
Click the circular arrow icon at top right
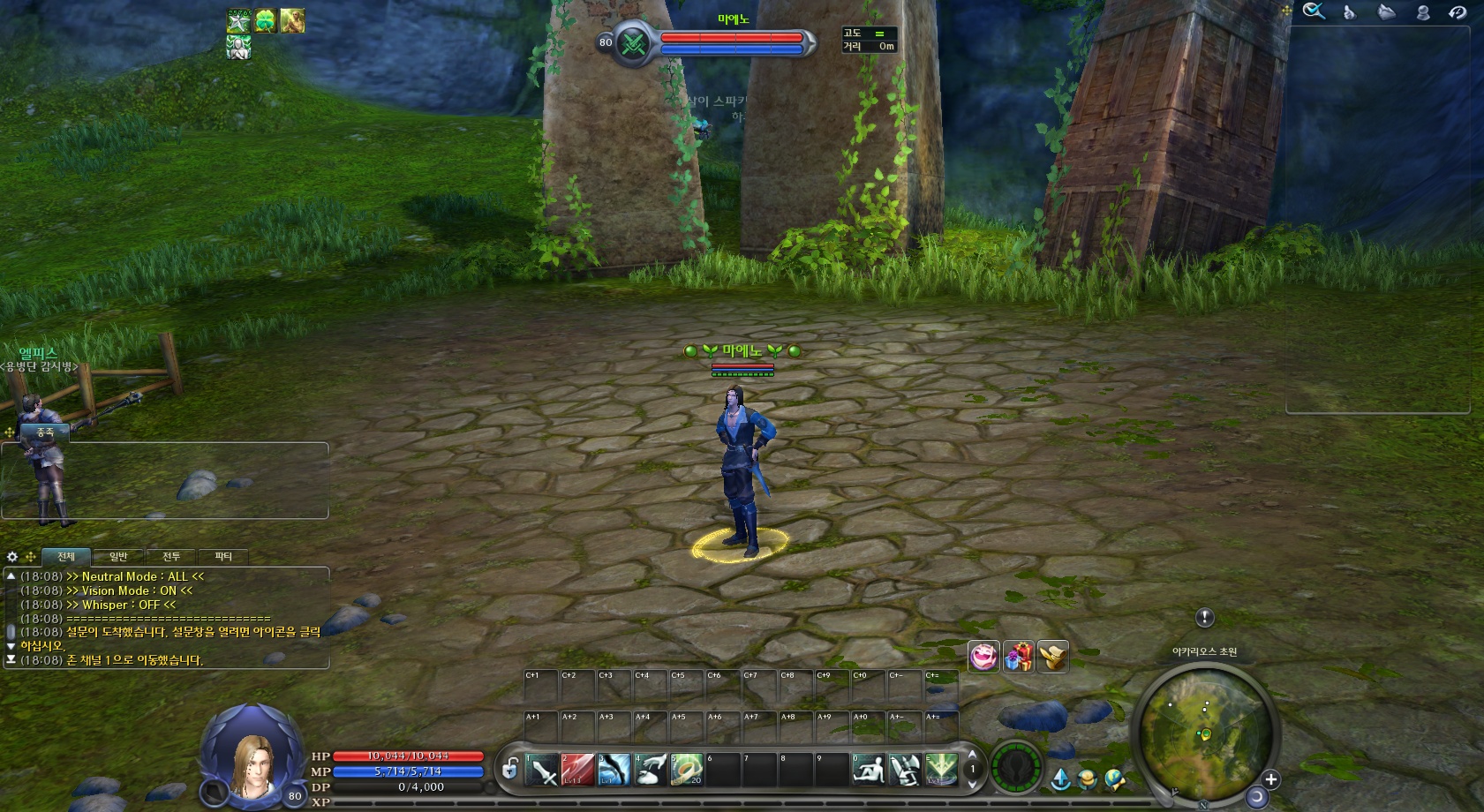(x=1458, y=11)
